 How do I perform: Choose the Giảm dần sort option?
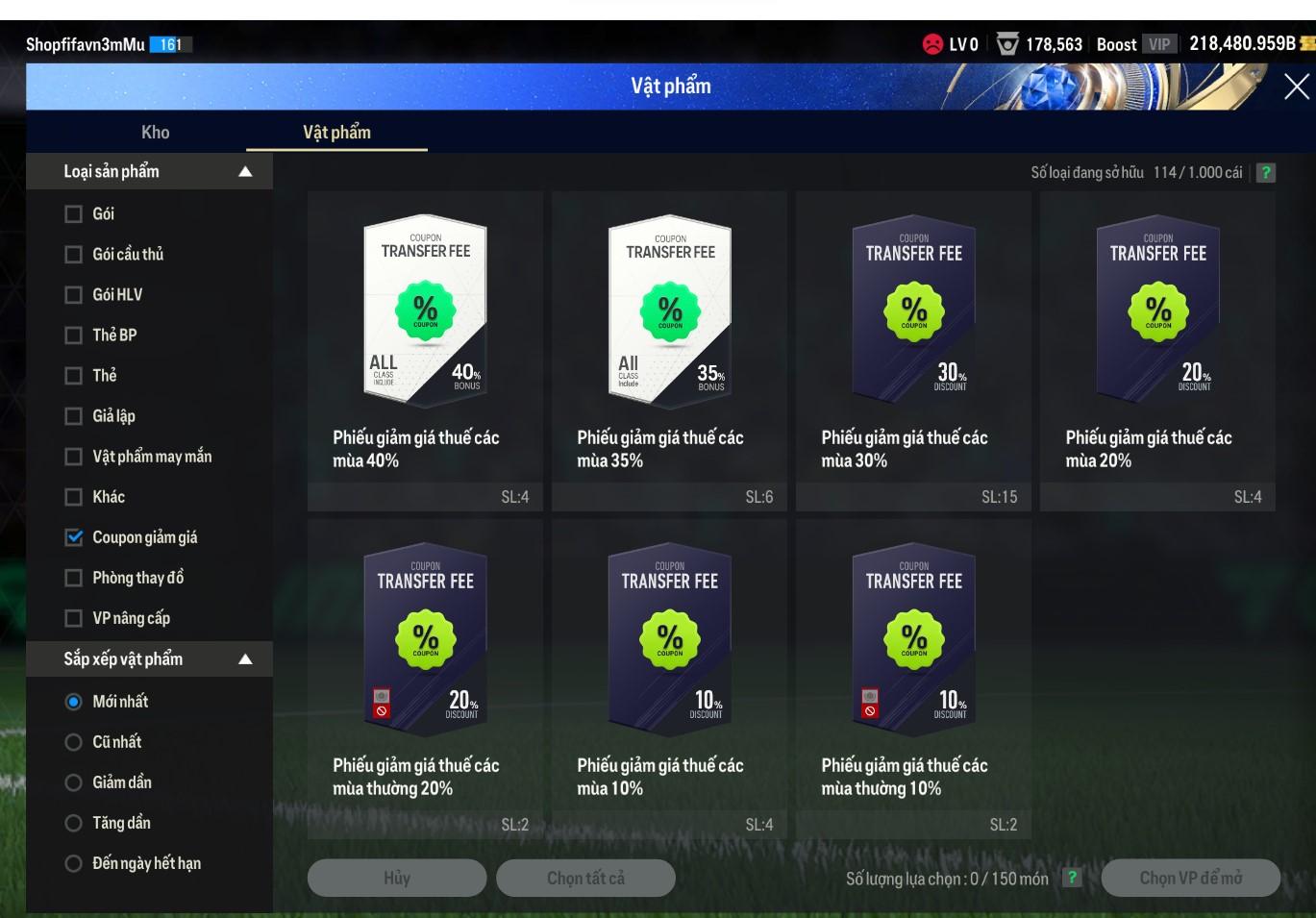pyautogui.click(x=73, y=782)
